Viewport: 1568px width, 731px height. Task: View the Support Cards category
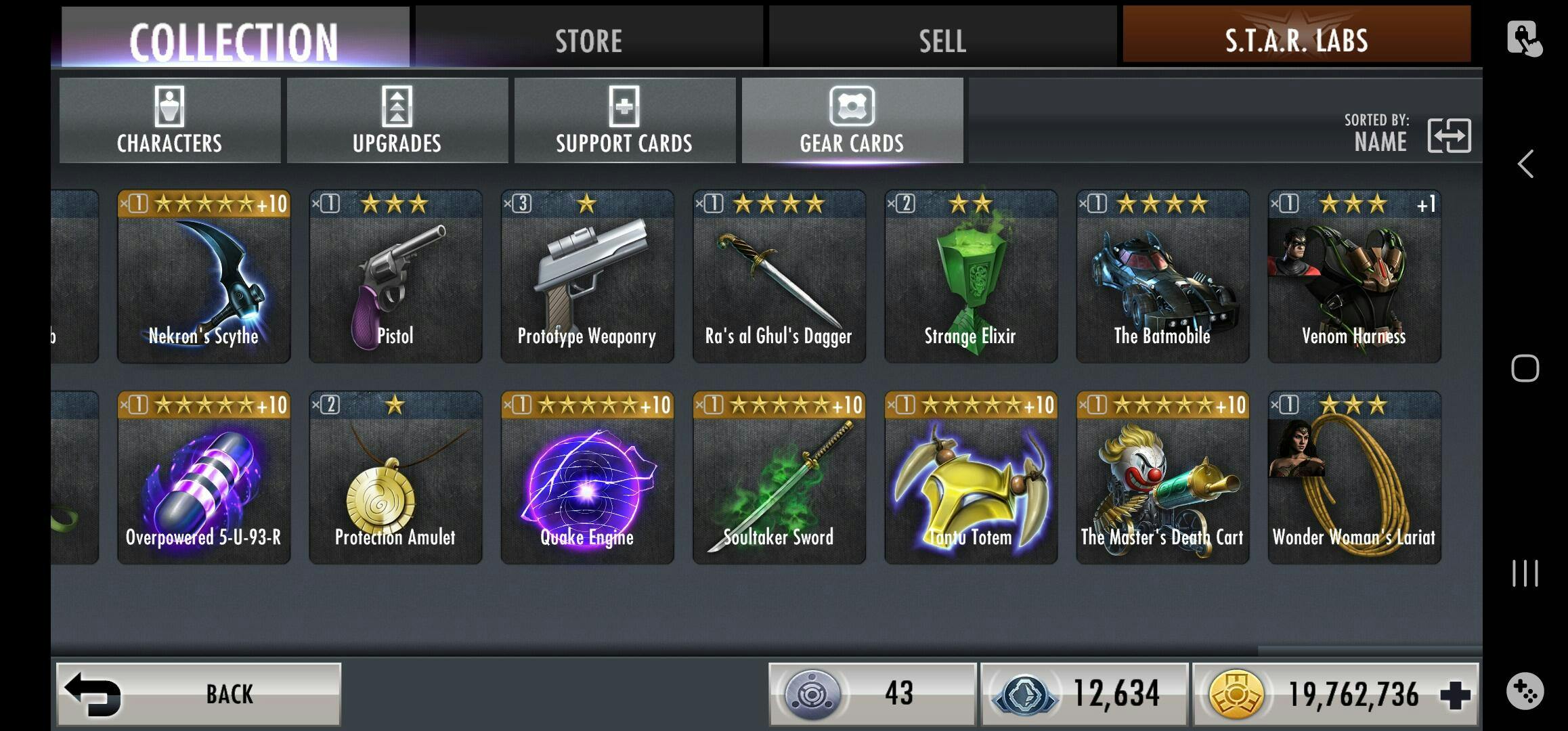624,120
